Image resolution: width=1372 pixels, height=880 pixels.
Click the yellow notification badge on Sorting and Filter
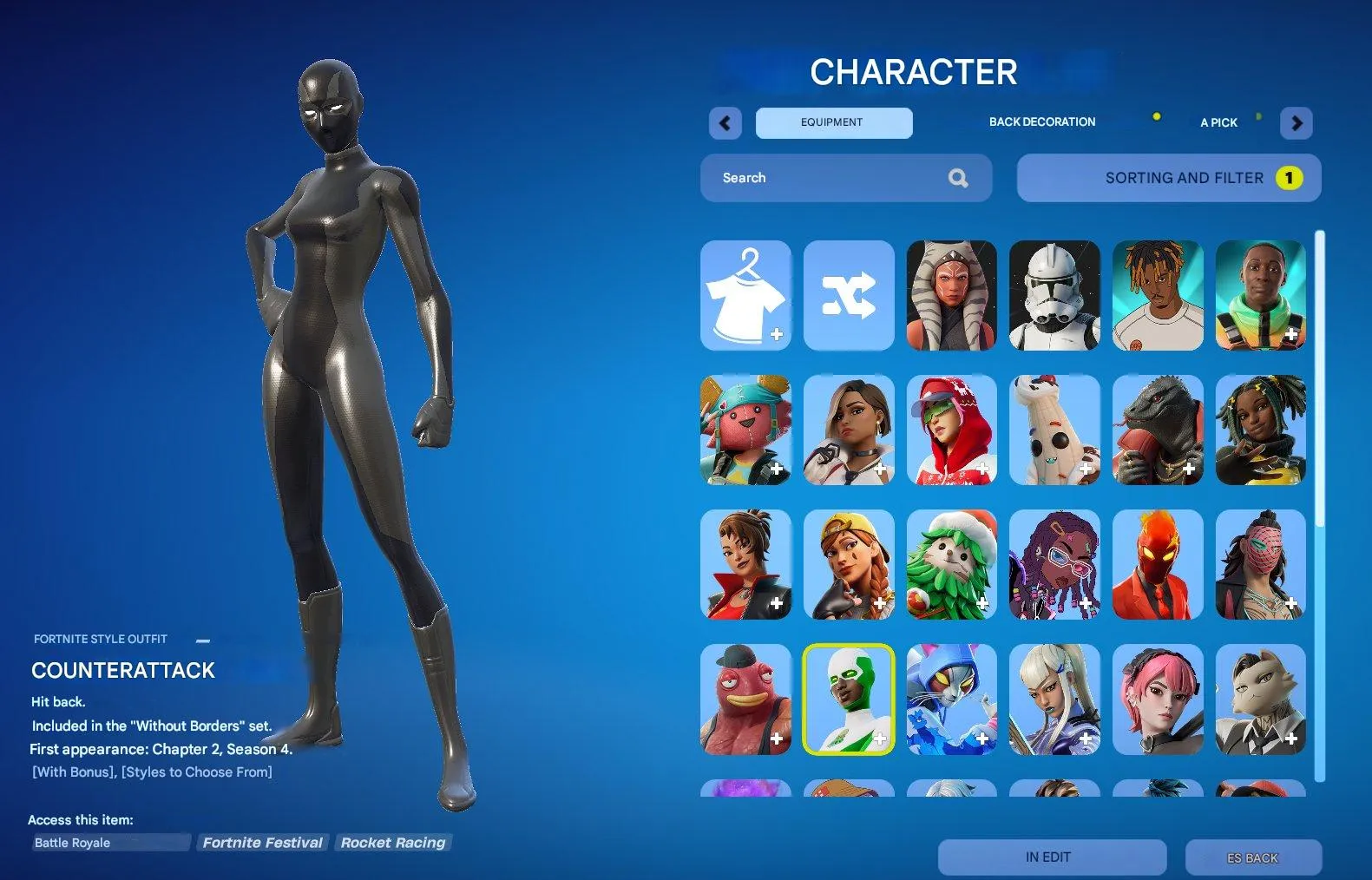click(1290, 178)
